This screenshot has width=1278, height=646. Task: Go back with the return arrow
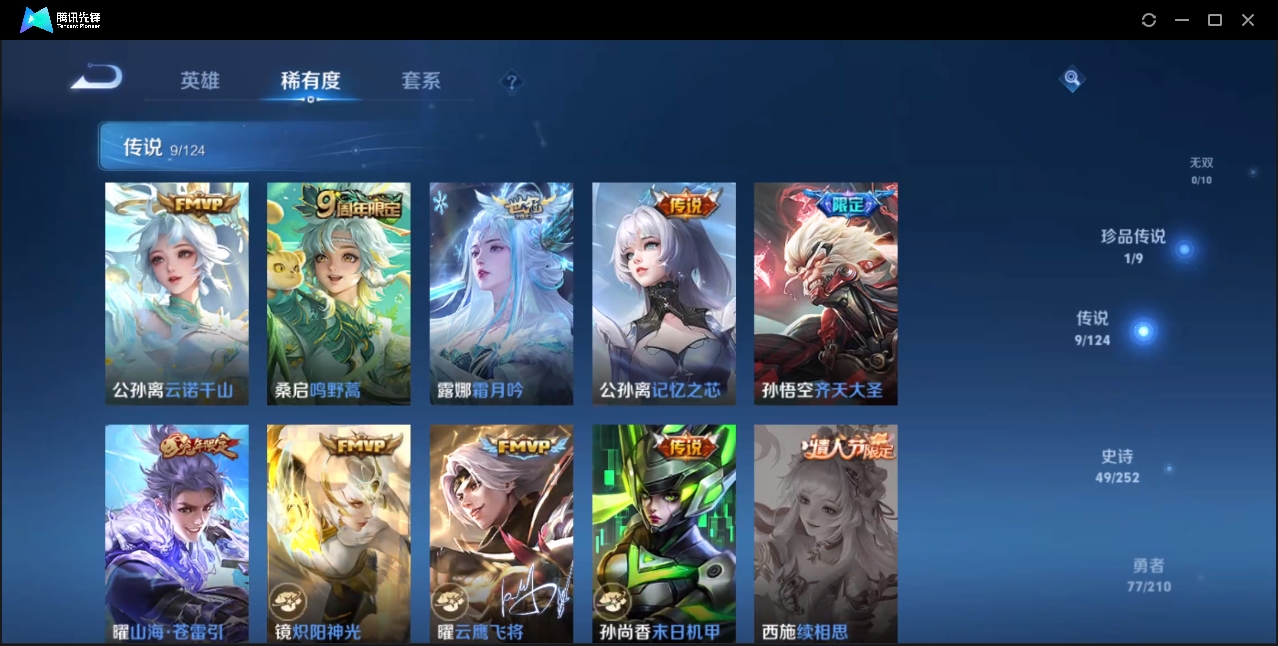(x=97, y=77)
